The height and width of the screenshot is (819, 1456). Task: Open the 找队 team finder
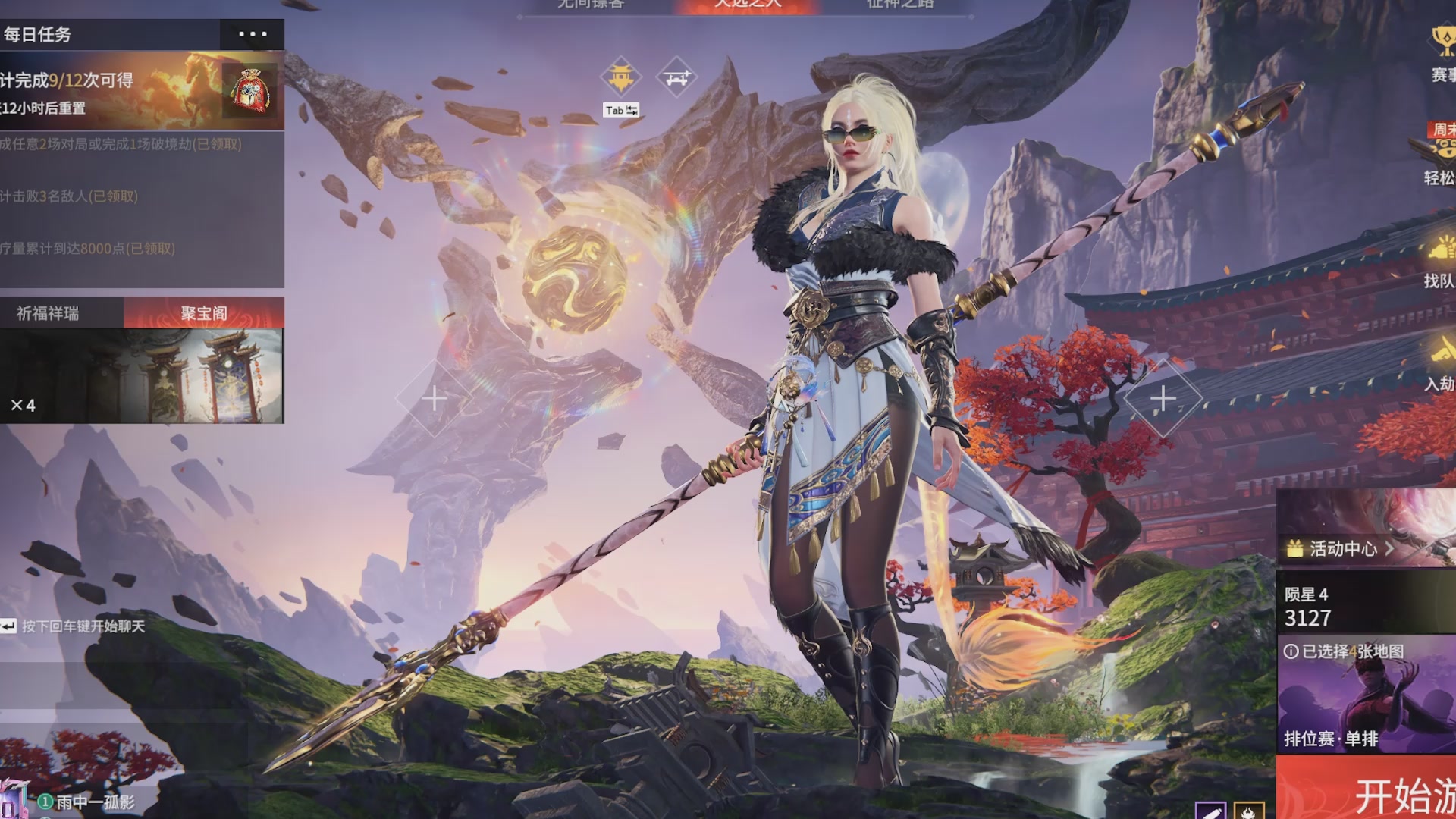[1439, 265]
